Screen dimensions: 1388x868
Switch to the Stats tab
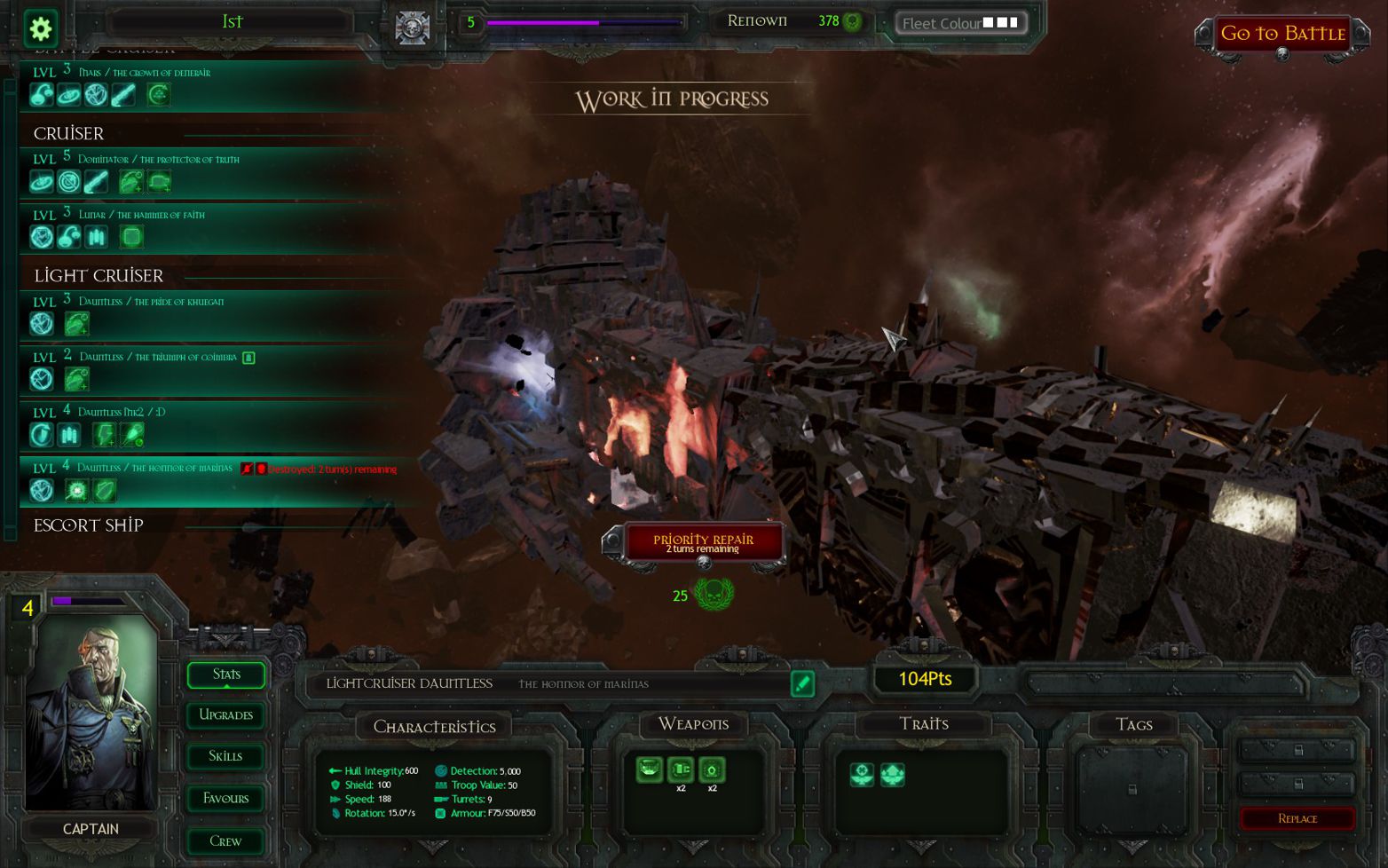[226, 675]
